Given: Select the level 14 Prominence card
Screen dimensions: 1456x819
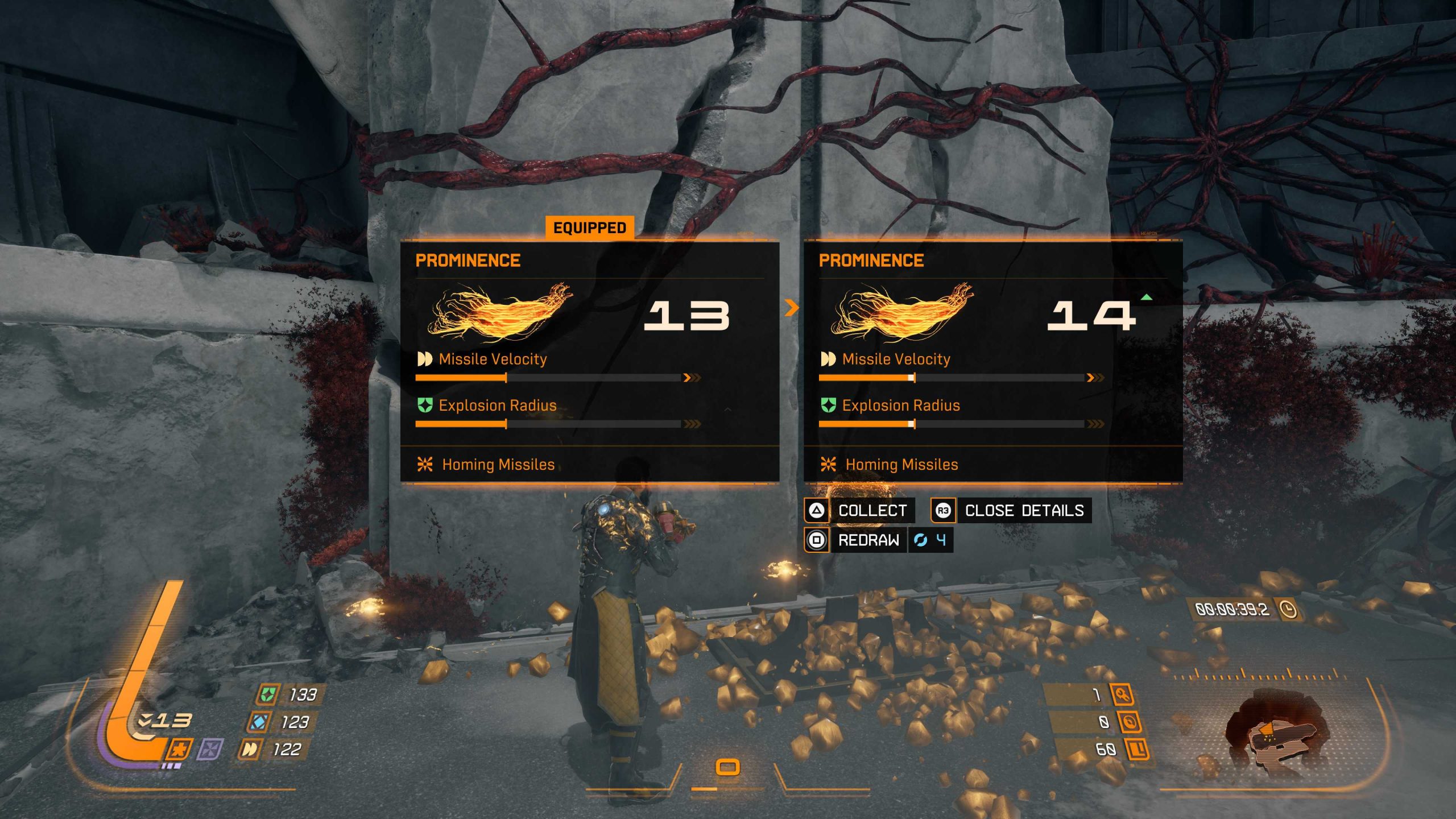Looking at the screenshot, I should (993, 362).
